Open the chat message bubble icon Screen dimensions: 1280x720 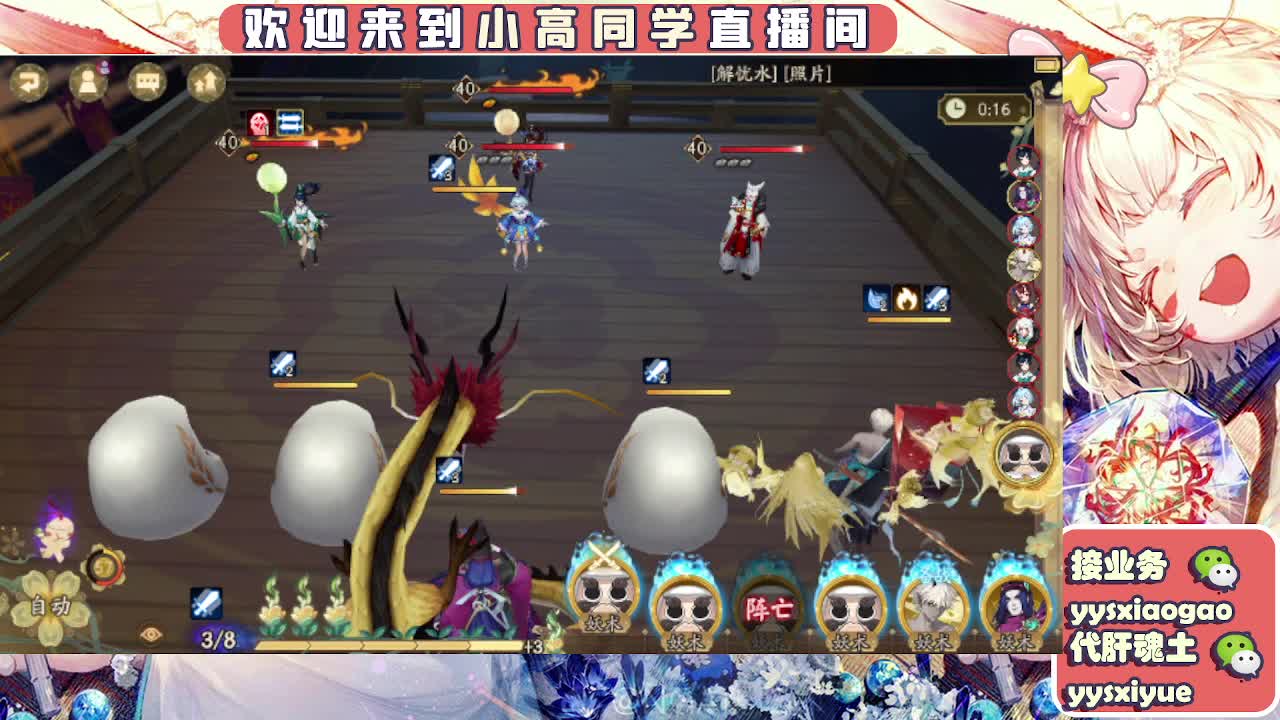(146, 83)
